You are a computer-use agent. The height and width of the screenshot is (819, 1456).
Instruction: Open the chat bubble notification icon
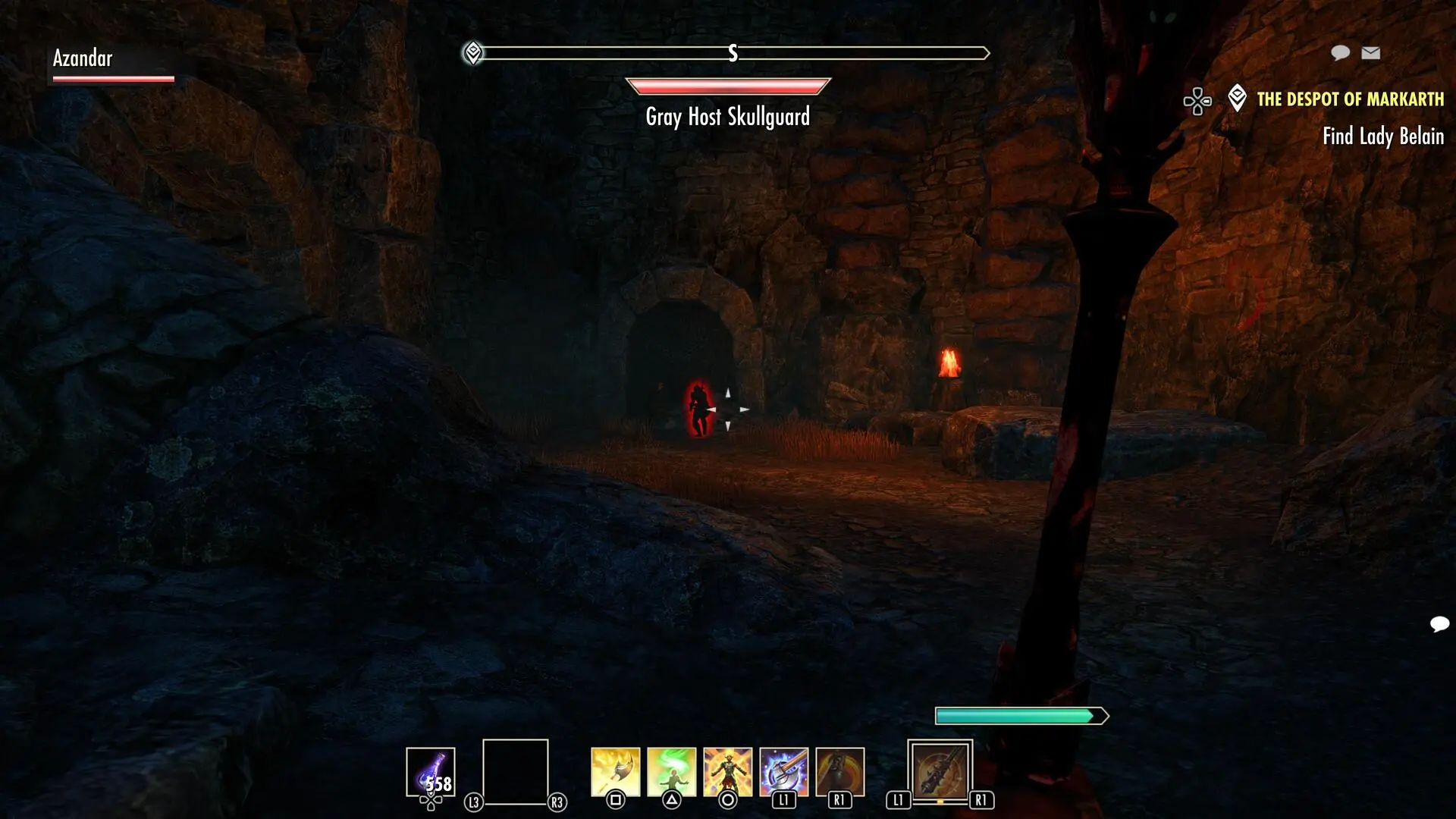(1340, 52)
